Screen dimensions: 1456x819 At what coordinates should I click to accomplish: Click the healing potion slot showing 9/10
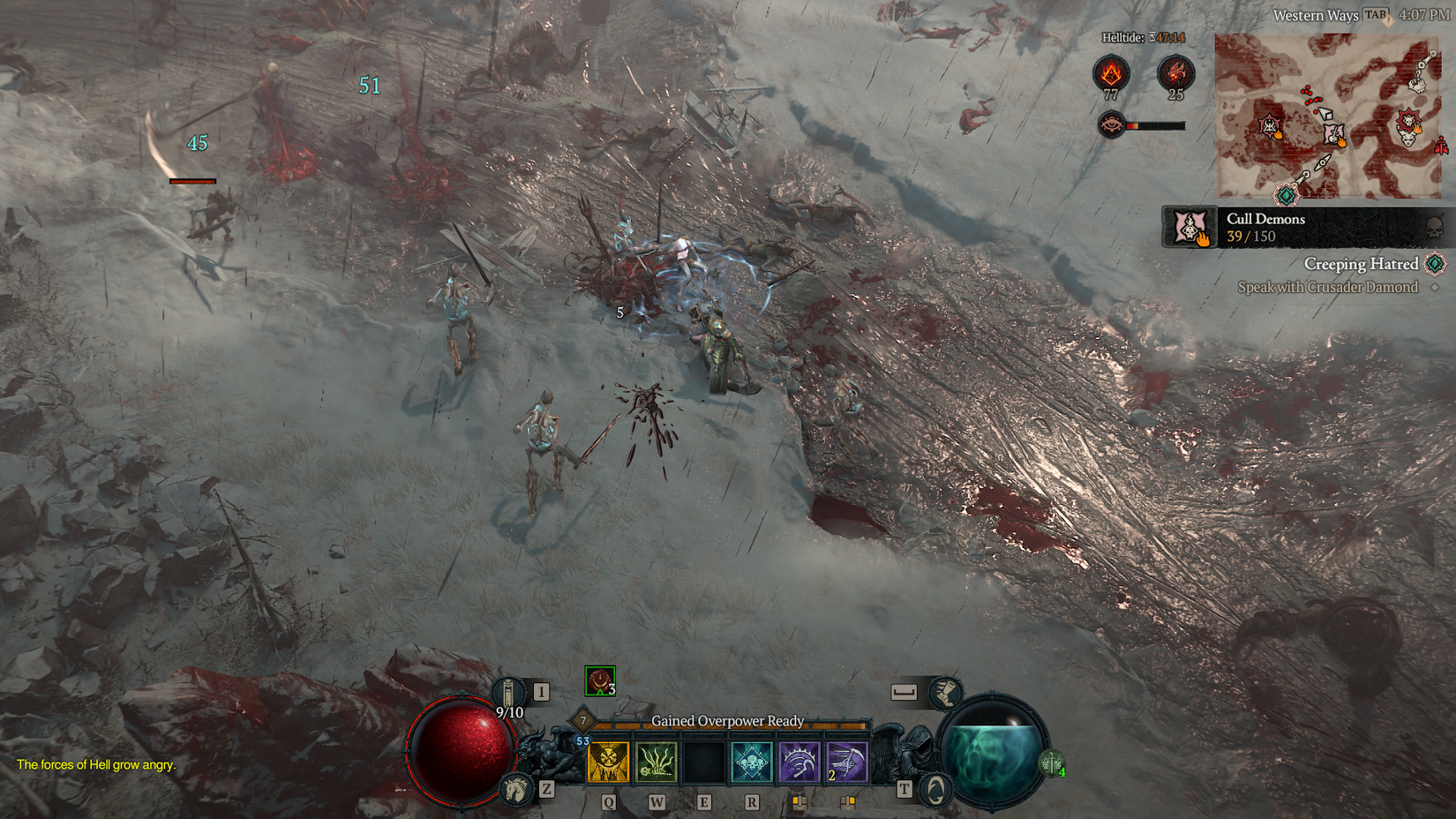pyautogui.click(x=508, y=691)
